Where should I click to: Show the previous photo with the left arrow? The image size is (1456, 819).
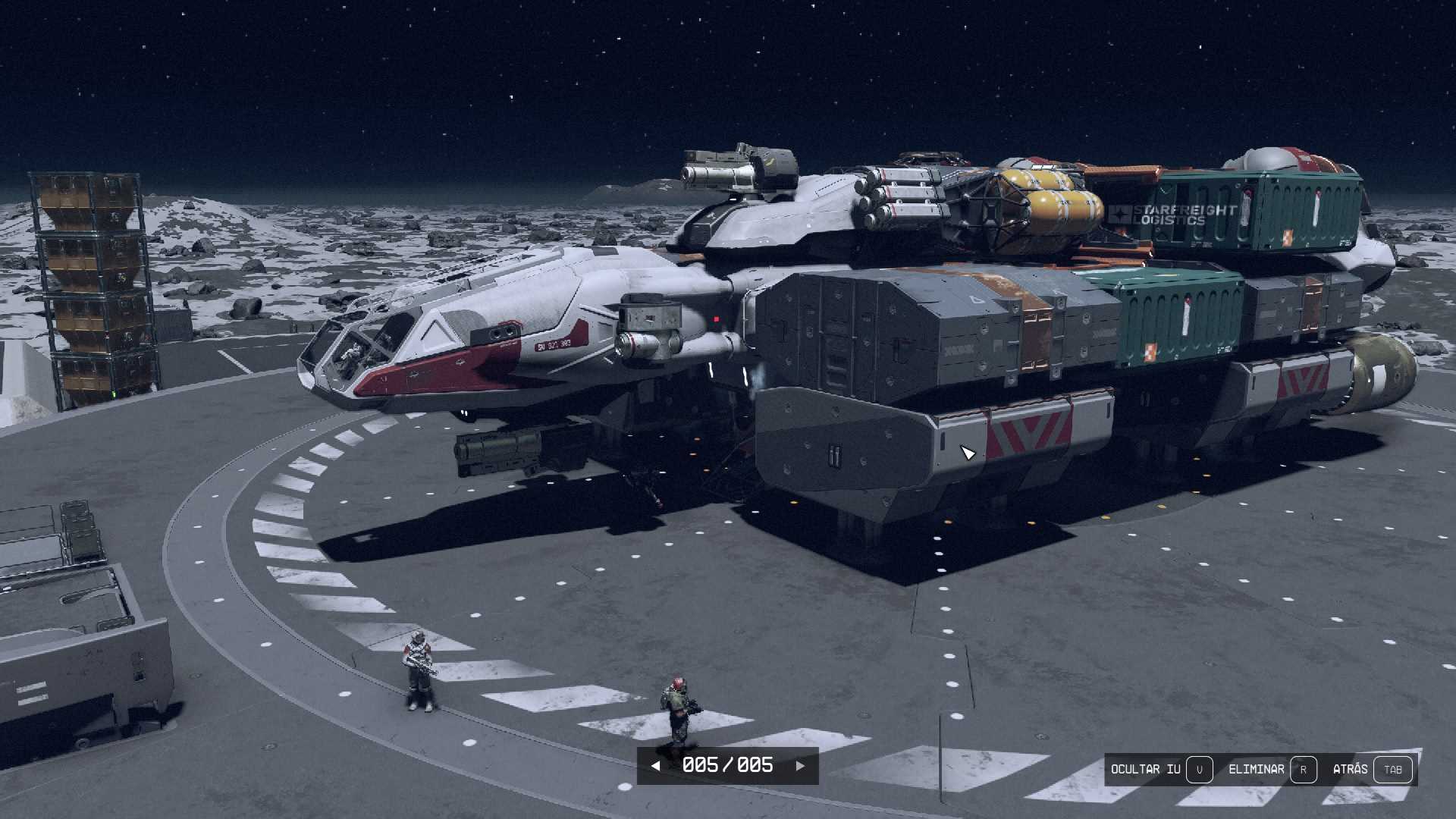click(655, 766)
